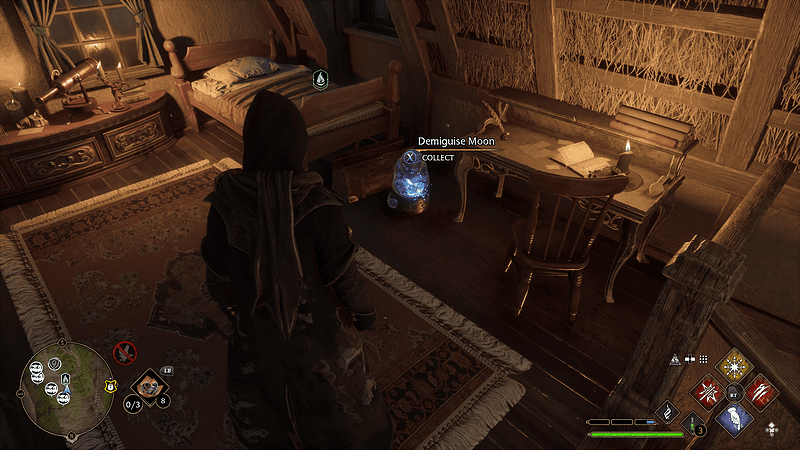This screenshot has height=450, width=800.
Task: Click the grid-dots spell set icon
Action: [703, 359]
